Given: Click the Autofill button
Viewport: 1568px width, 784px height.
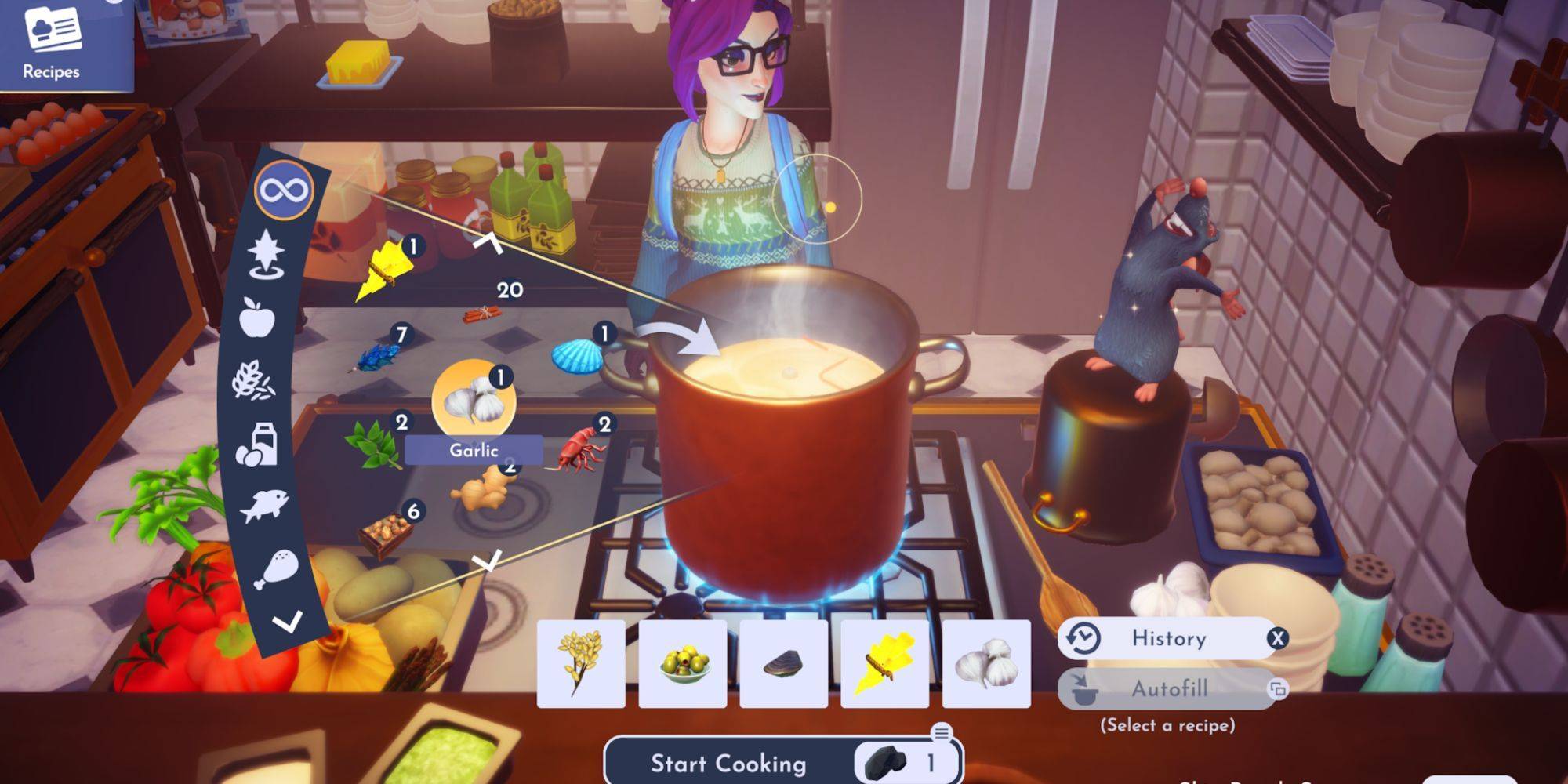Looking at the screenshot, I should [x=1167, y=689].
